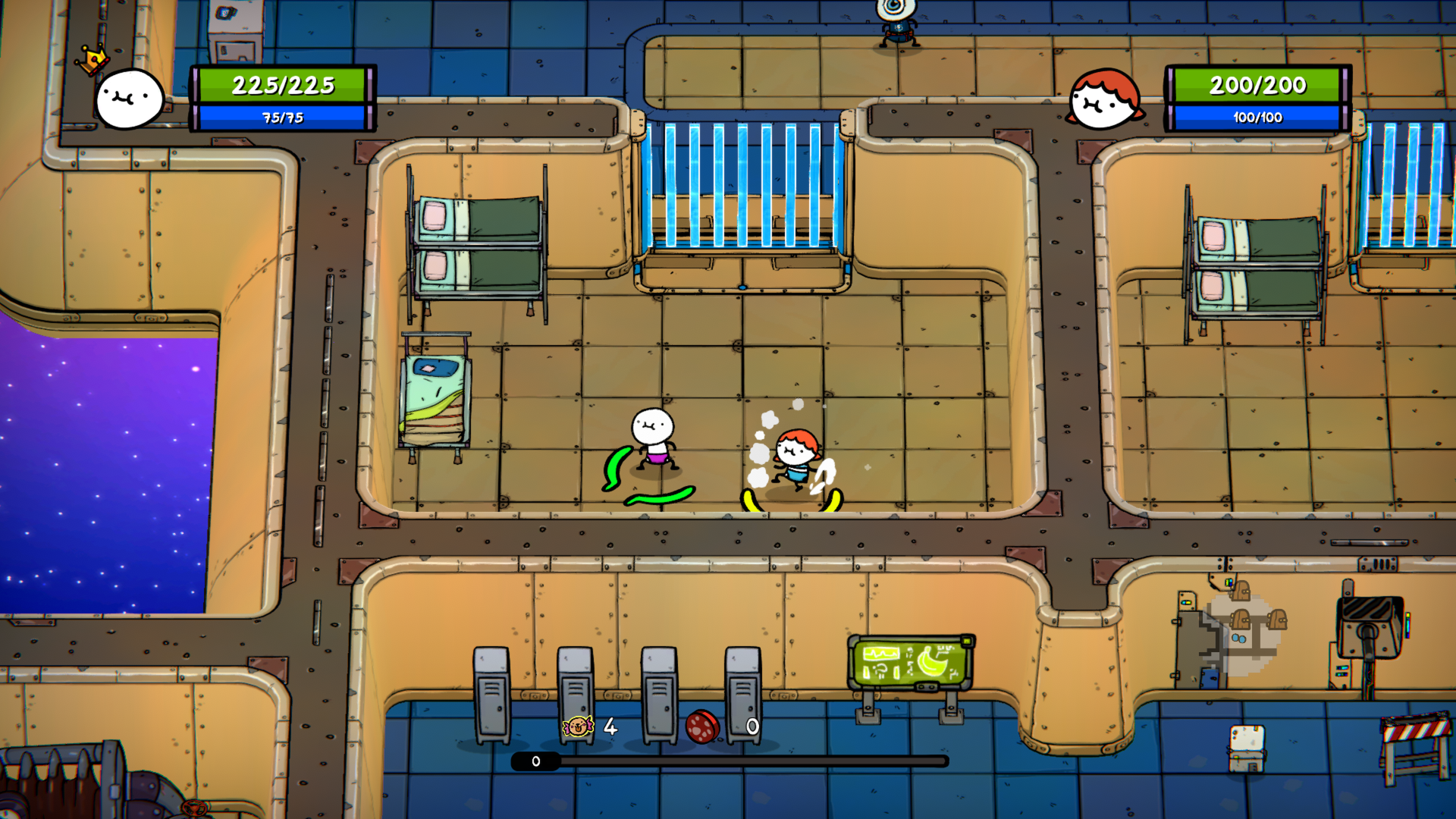
Task: Click the white-faced player one portrait
Action: [130, 99]
